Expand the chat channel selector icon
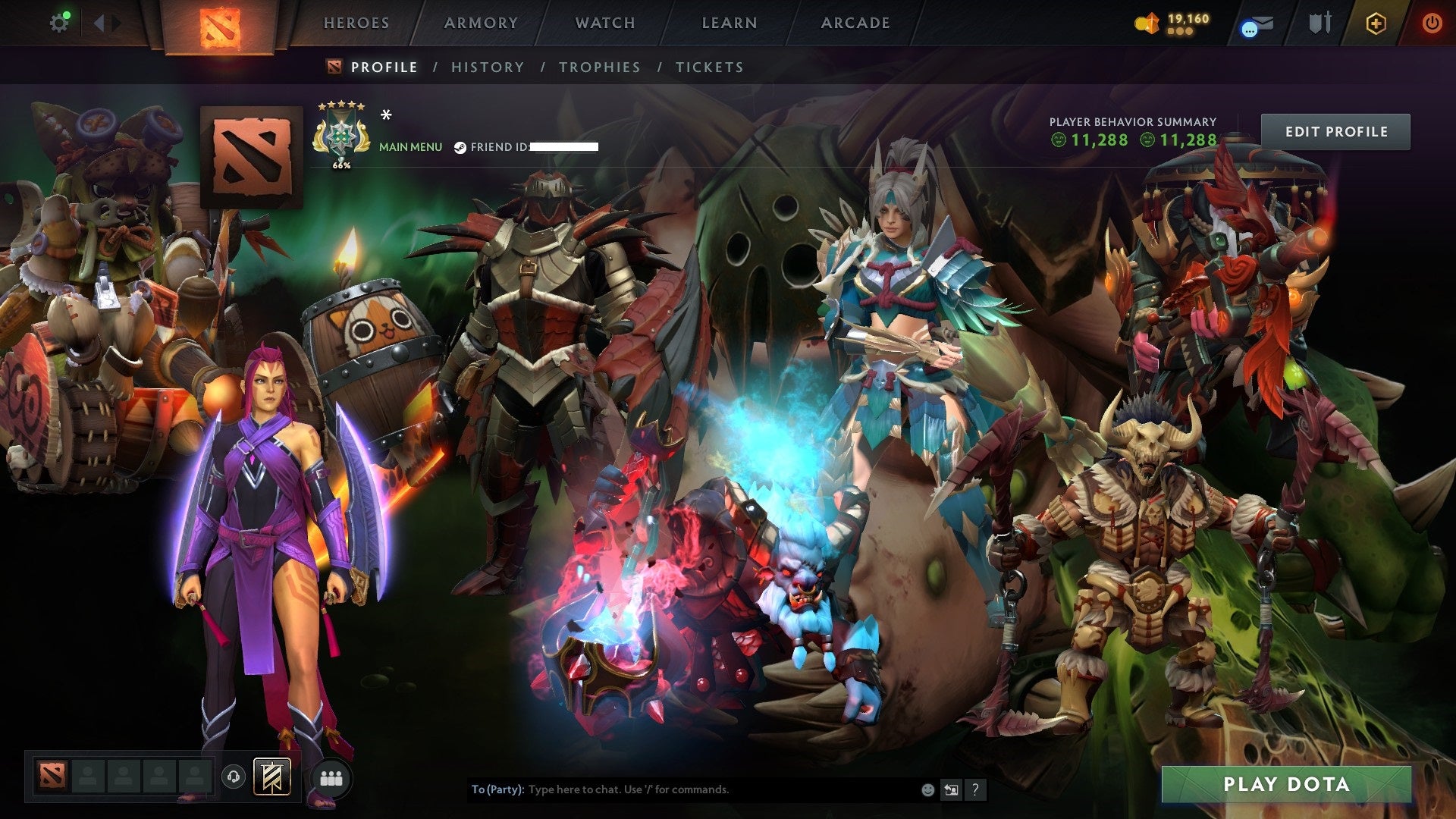1456x819 pixels. (x=952, y=789)
